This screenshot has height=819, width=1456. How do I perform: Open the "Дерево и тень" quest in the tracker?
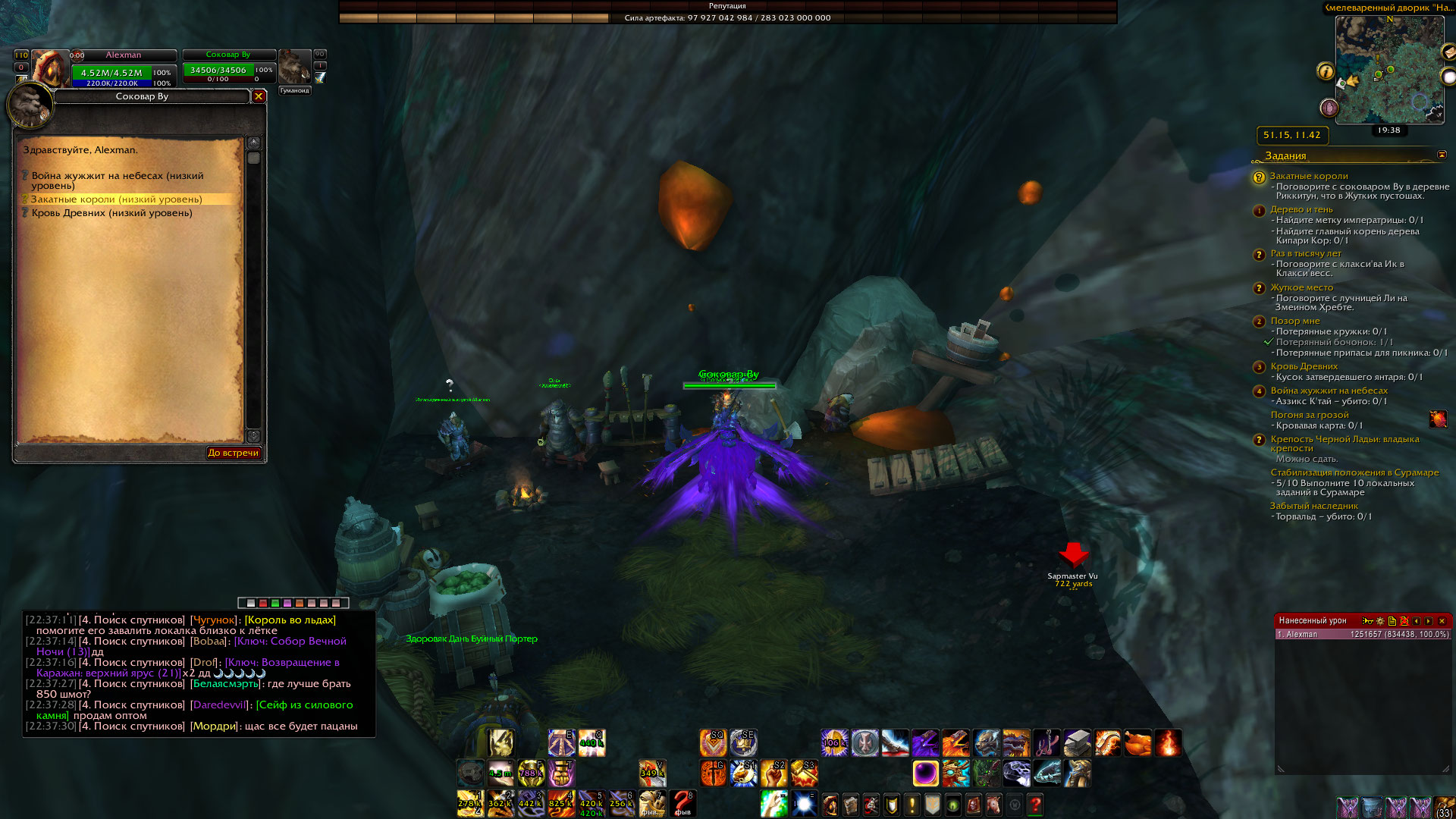pyautogui.click(x=1301, y=209)
